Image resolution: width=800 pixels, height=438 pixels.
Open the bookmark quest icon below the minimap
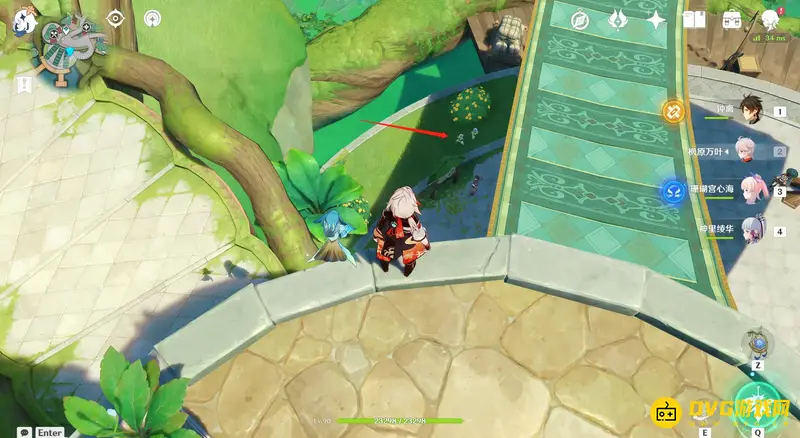(24, 84)
